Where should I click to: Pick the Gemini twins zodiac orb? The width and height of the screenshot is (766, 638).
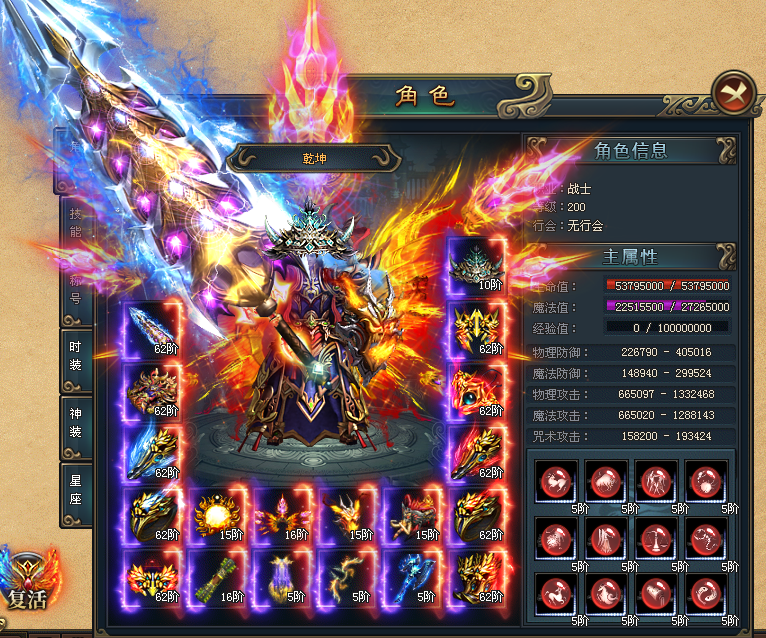(x=654, y=481)
